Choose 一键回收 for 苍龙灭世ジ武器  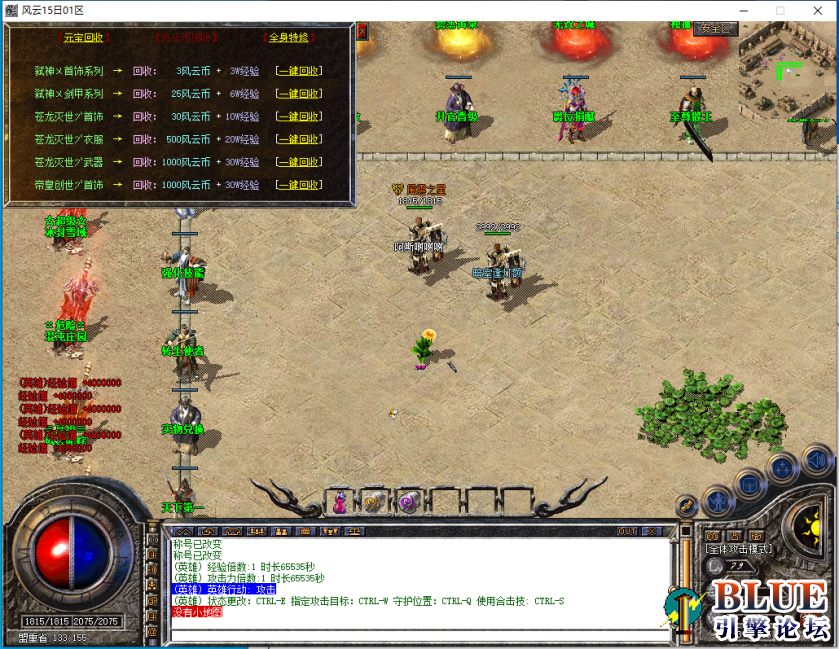coord(299,162)
